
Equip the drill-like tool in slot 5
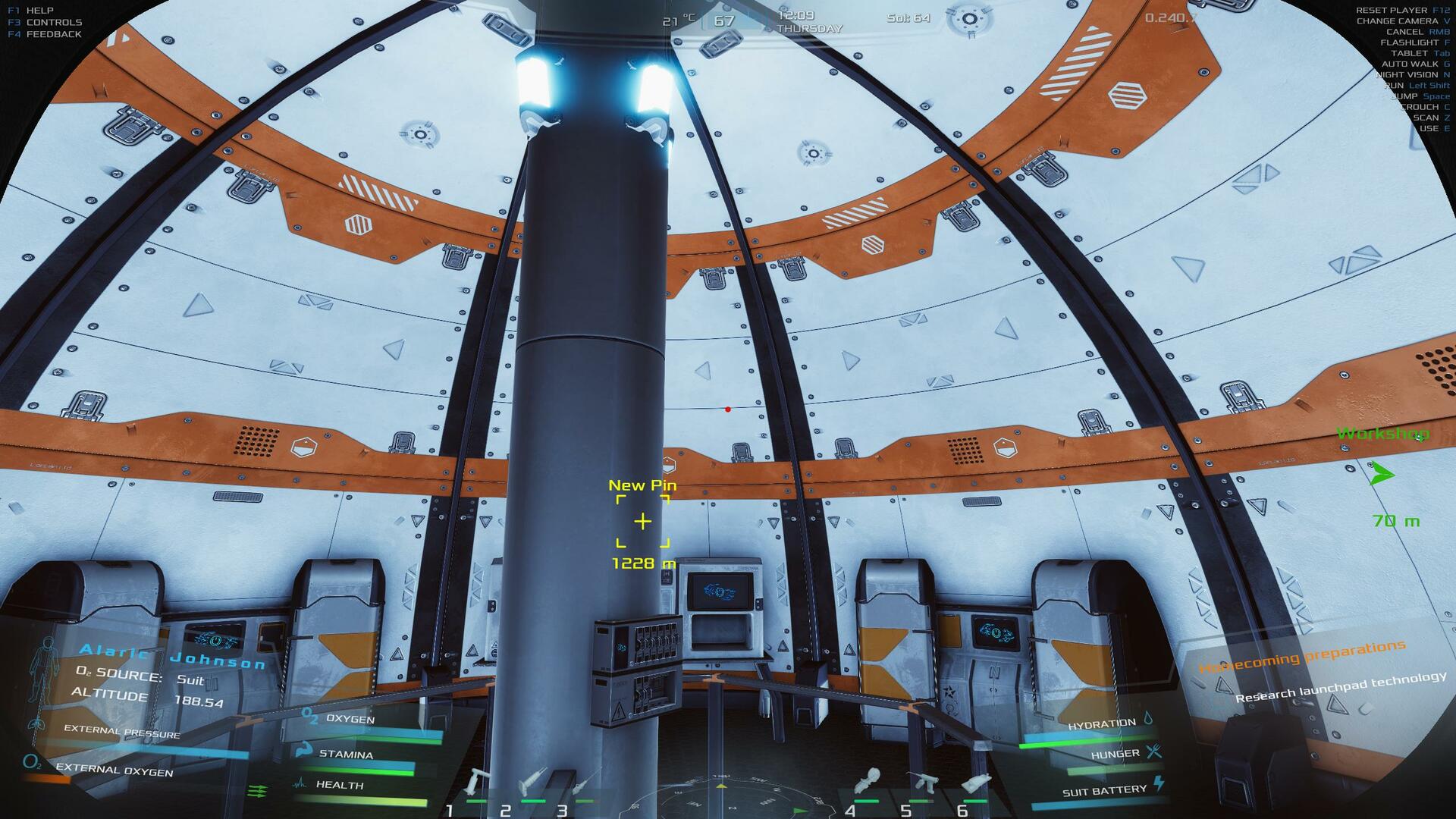click(921, 782)
